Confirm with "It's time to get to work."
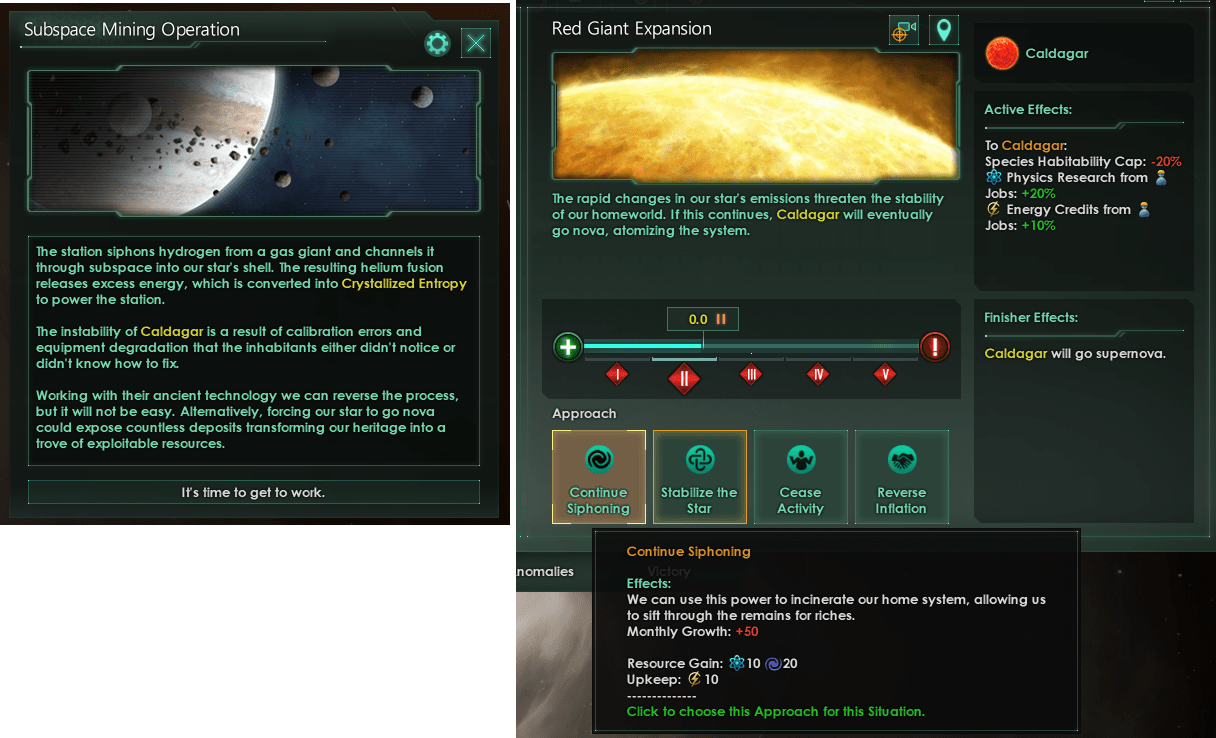1216x738 pixels. pyautogui.click(x=253, y=492)
